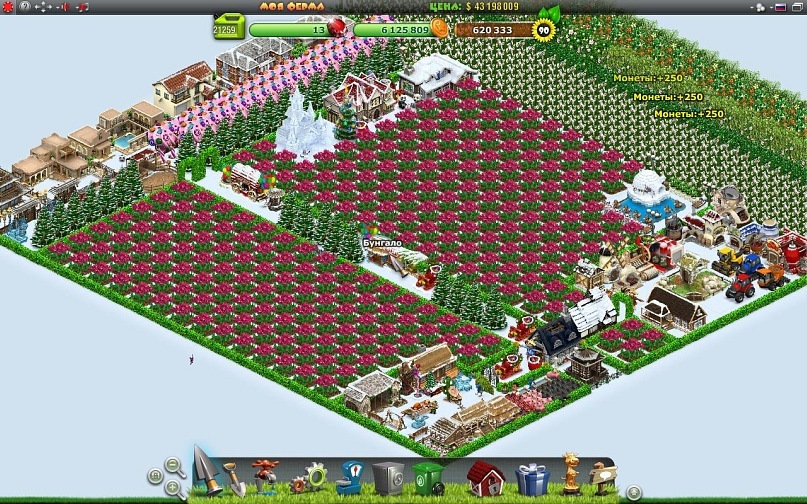Click the round lock button near zoom controls
807x504 pixels.
155,476
